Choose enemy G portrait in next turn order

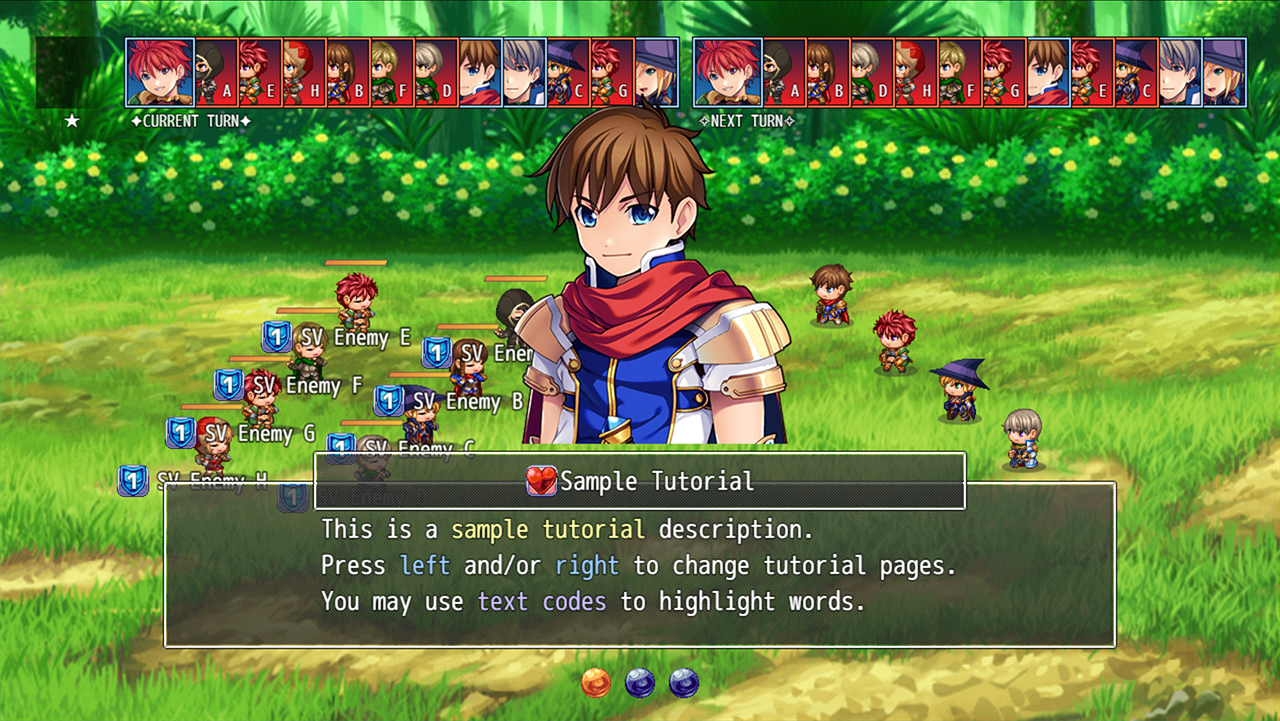[1004, 72]
